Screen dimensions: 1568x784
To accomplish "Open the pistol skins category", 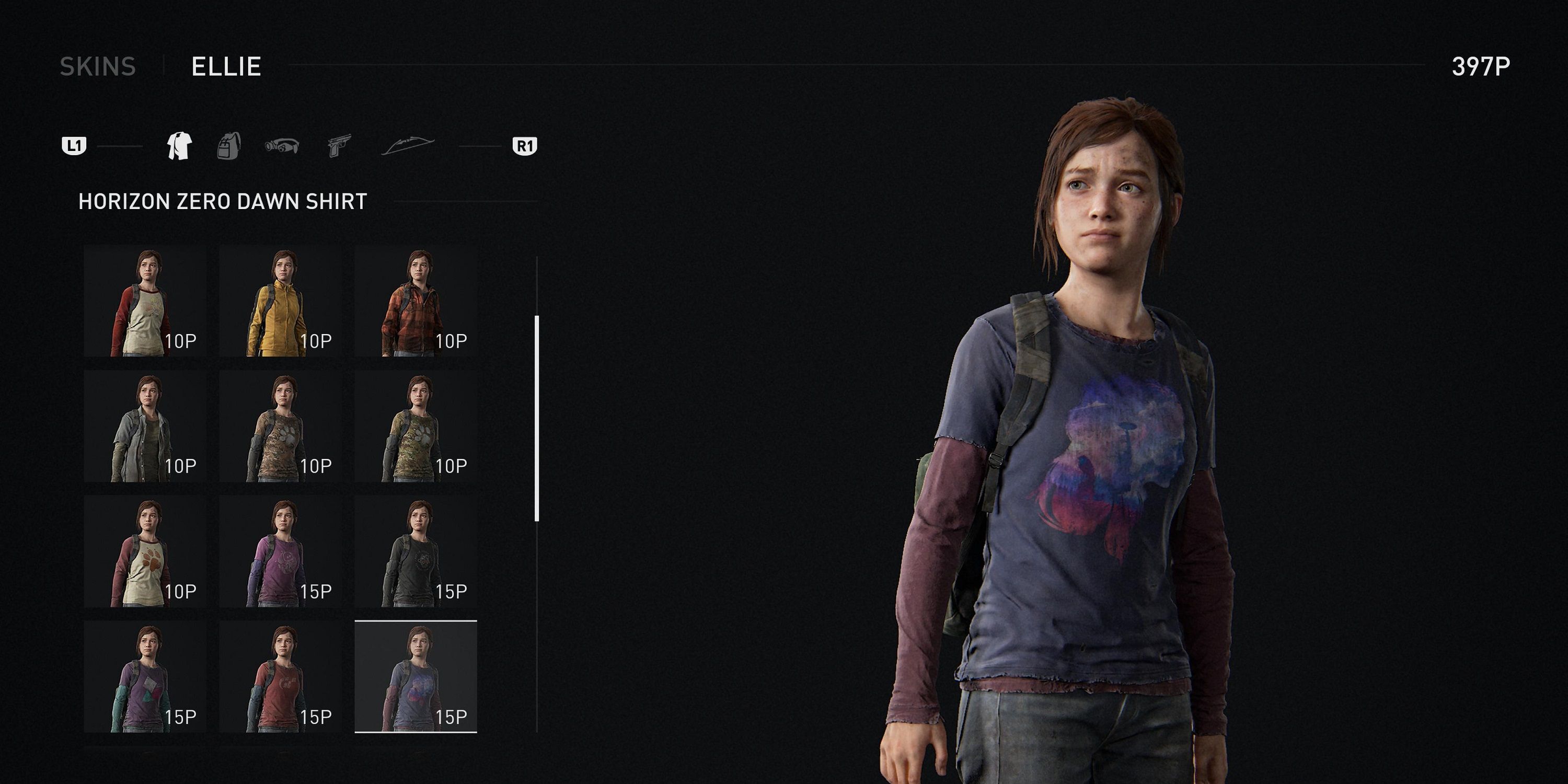I will point(340,146).
